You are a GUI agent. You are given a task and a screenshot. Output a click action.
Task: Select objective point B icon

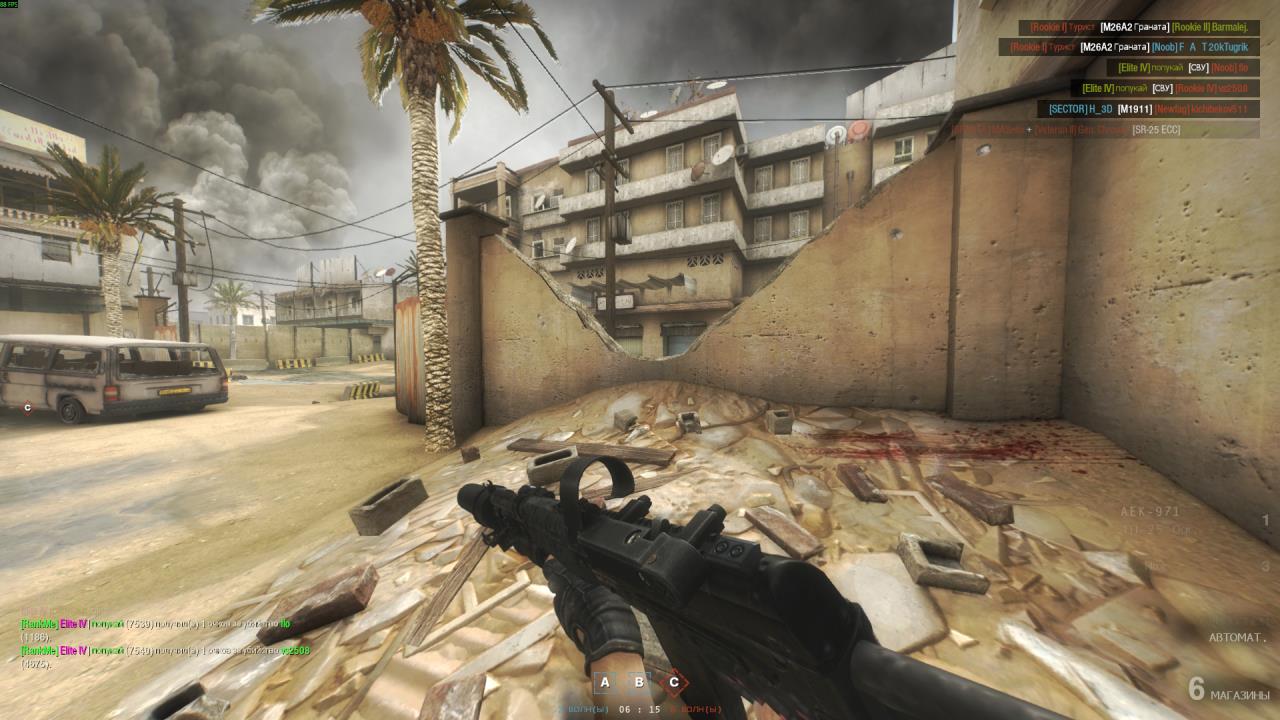coord(638,683)
